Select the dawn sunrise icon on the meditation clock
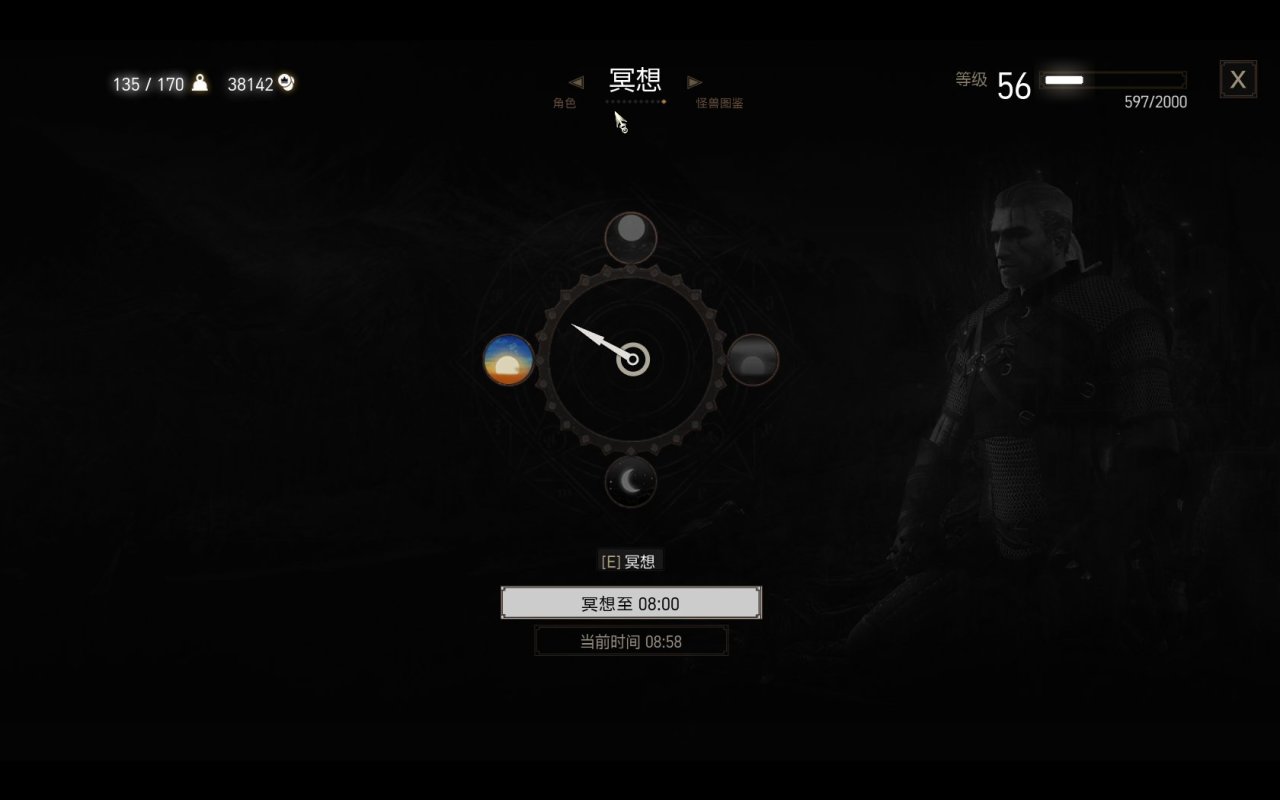Viewport: 1280px width, 800px height. pyautogui.click(x=508, y=362)
